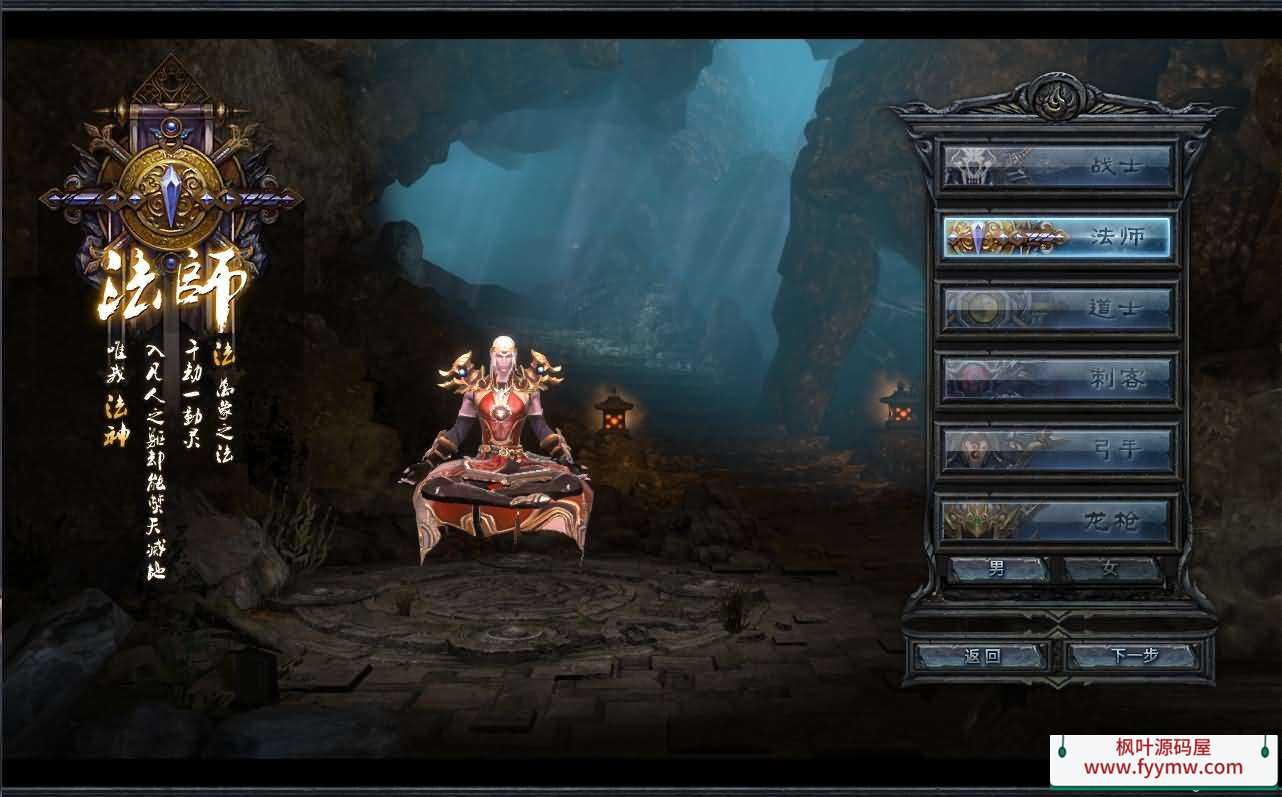The width and height of the screenshot is (1282, 797).
Task: Pick the 道士 taoist class
Action: 1058,309
